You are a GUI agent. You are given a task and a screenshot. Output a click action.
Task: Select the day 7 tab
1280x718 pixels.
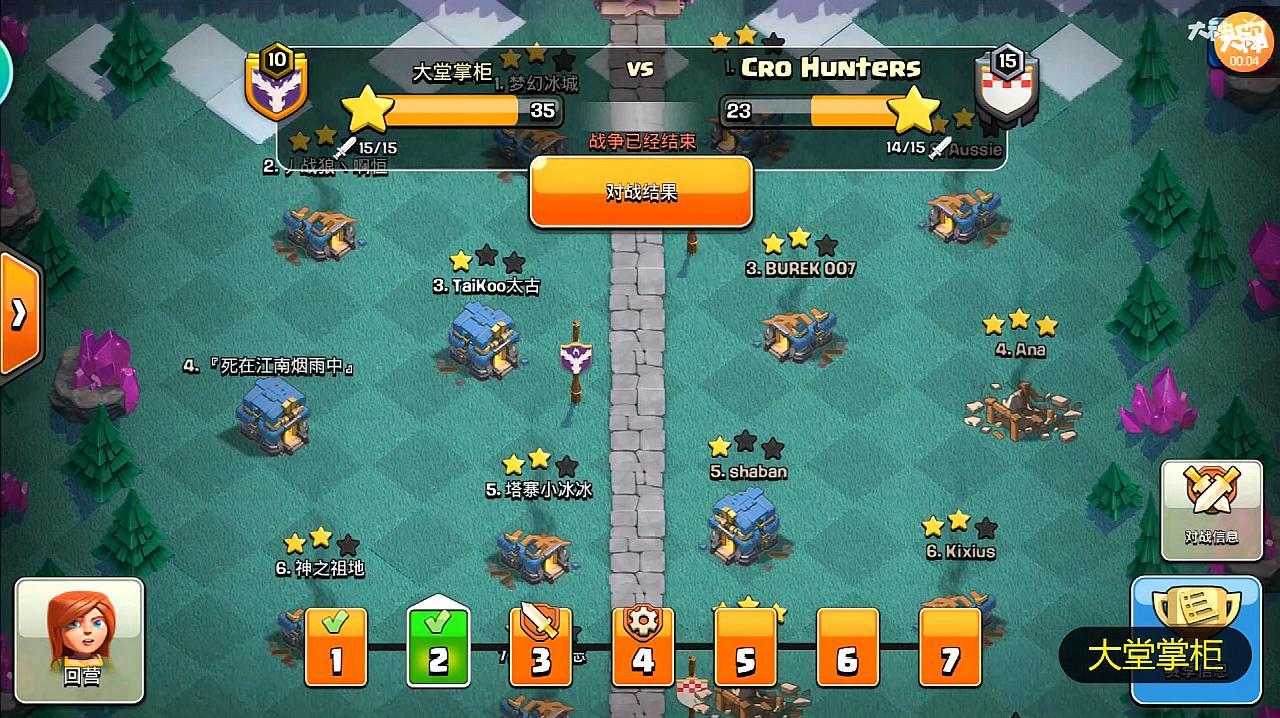tap(949, 647)
